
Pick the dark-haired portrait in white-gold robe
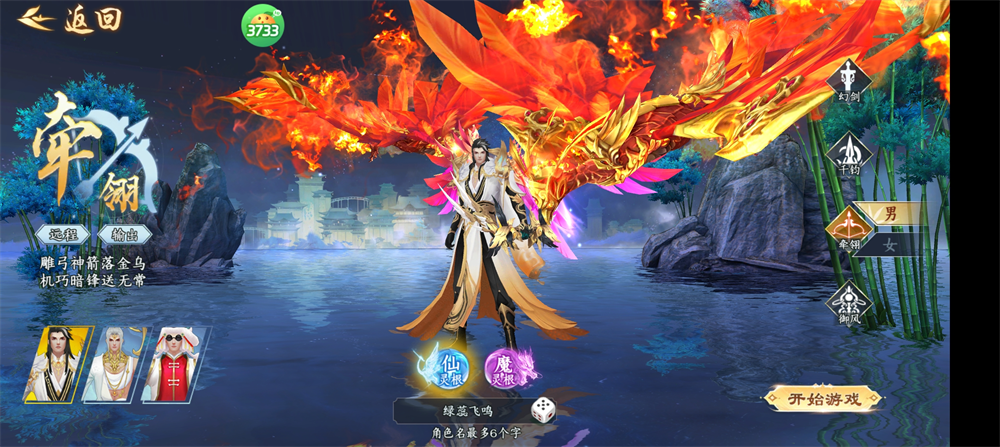[56, 364]
